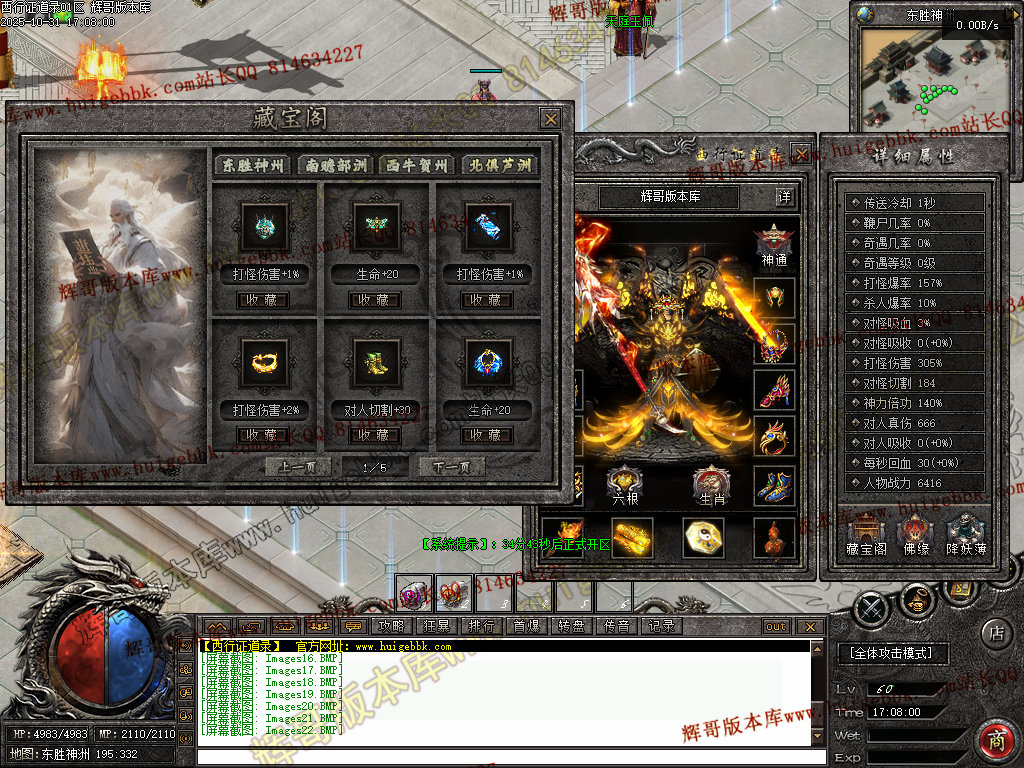The image size is (1024, 768).
Task: Open the 神通 slot on character panel
Action: tap(774, 244)
